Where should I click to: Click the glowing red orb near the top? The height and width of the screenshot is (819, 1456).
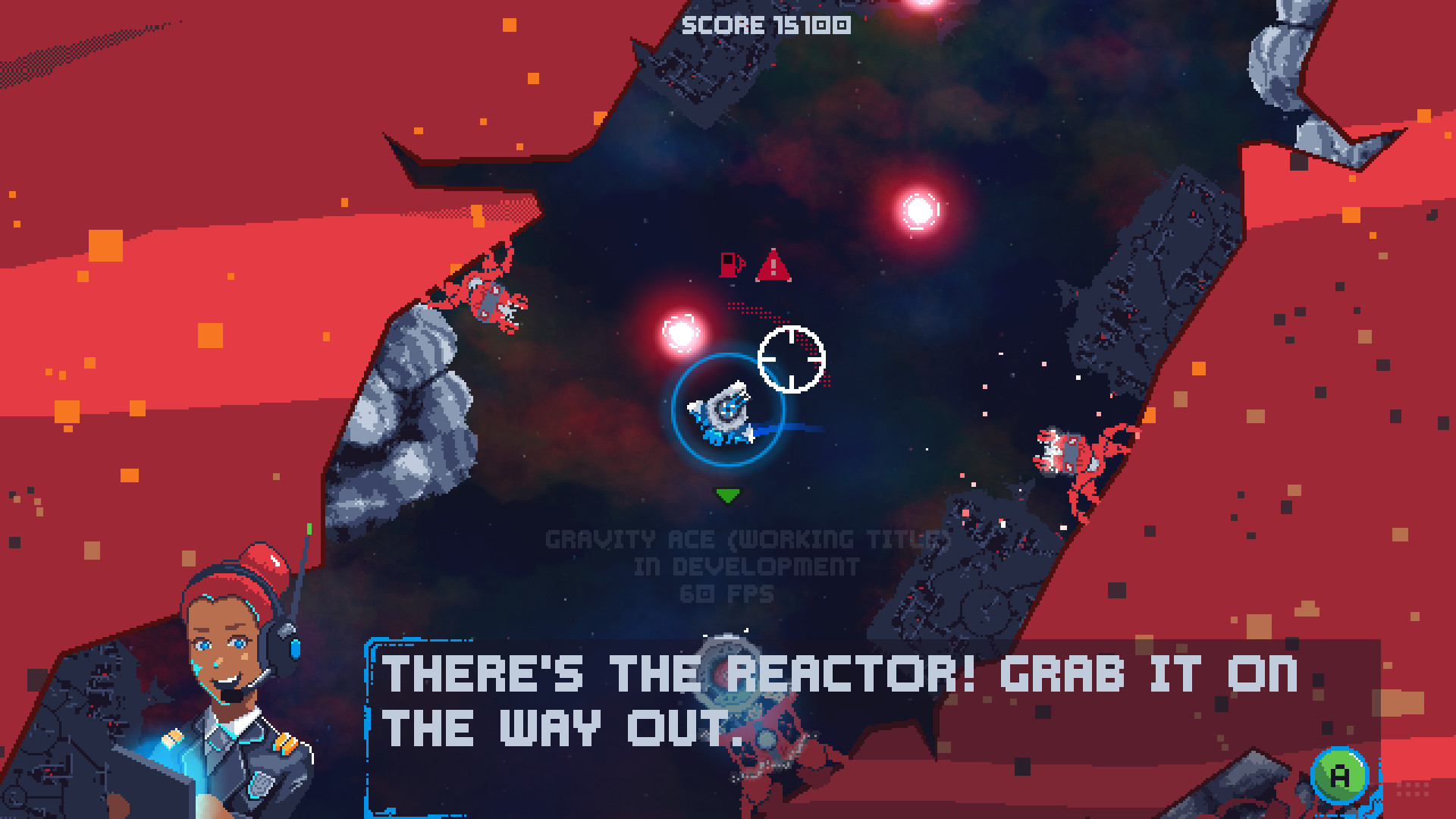(918, 208)
